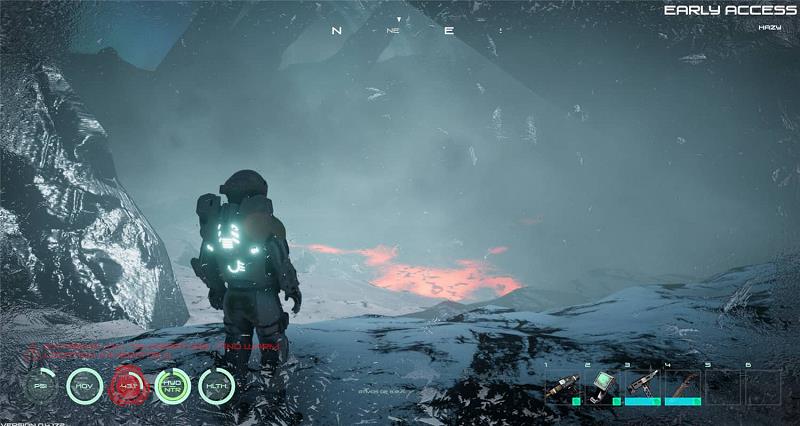The width and height of the screenshot is (800, 426).
Task: Select the flashlight tool in hotbar slot 1
Action: tap(564, 387)
